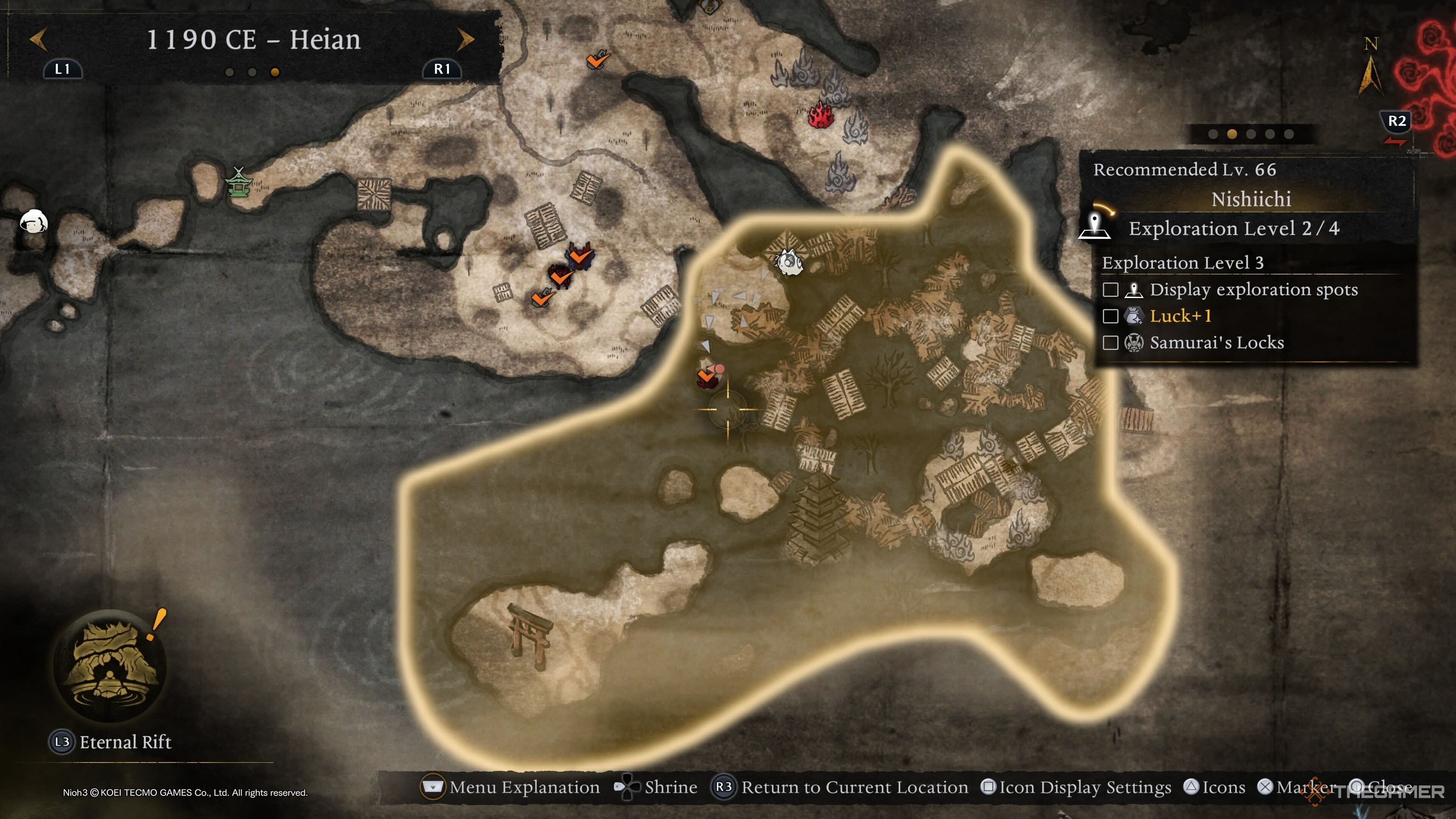This screenshot has width=1456, height=819.
Task: Select the green shrine marker on the map
Action: point(238,182)
